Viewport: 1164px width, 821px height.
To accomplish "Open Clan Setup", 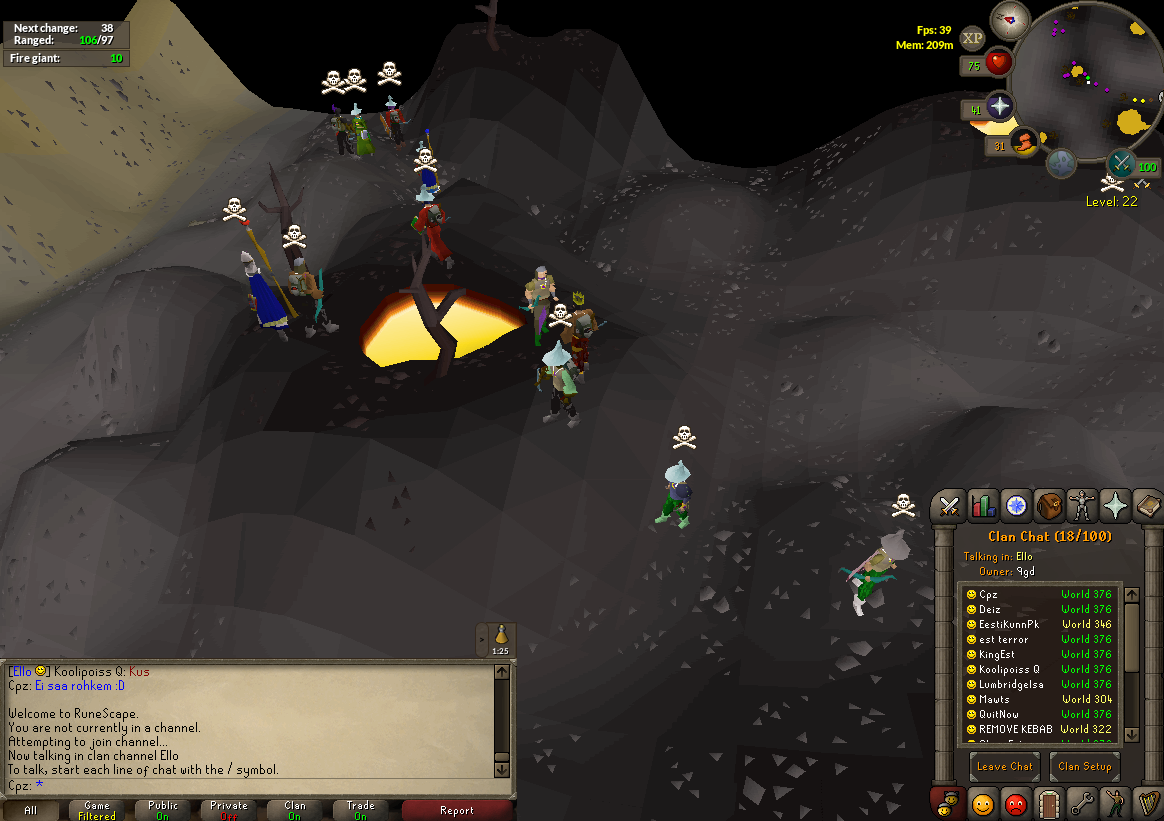I will tap(1085, 766).
